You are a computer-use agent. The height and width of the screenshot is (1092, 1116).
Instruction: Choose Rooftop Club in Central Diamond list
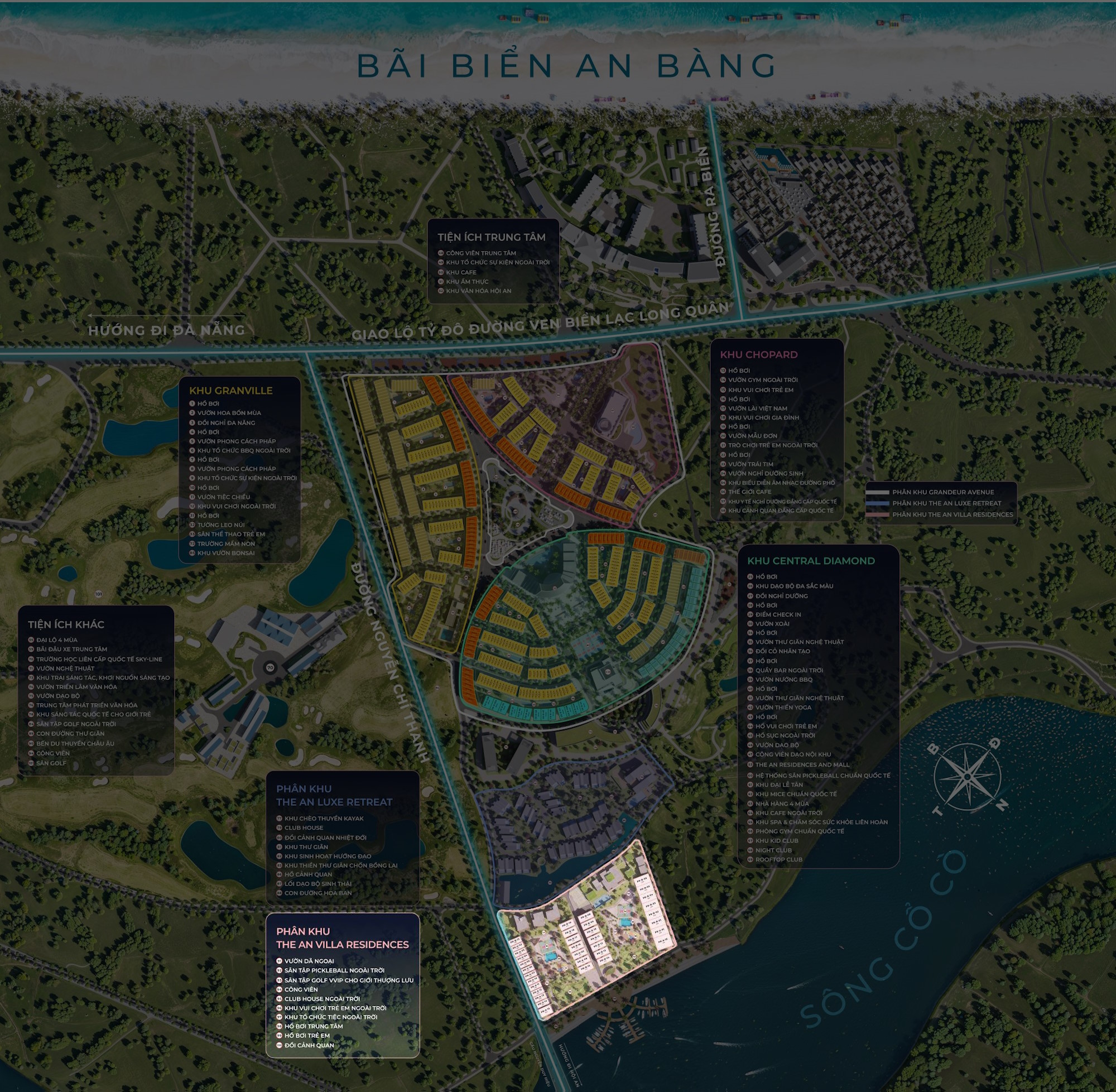coord(778,859)
